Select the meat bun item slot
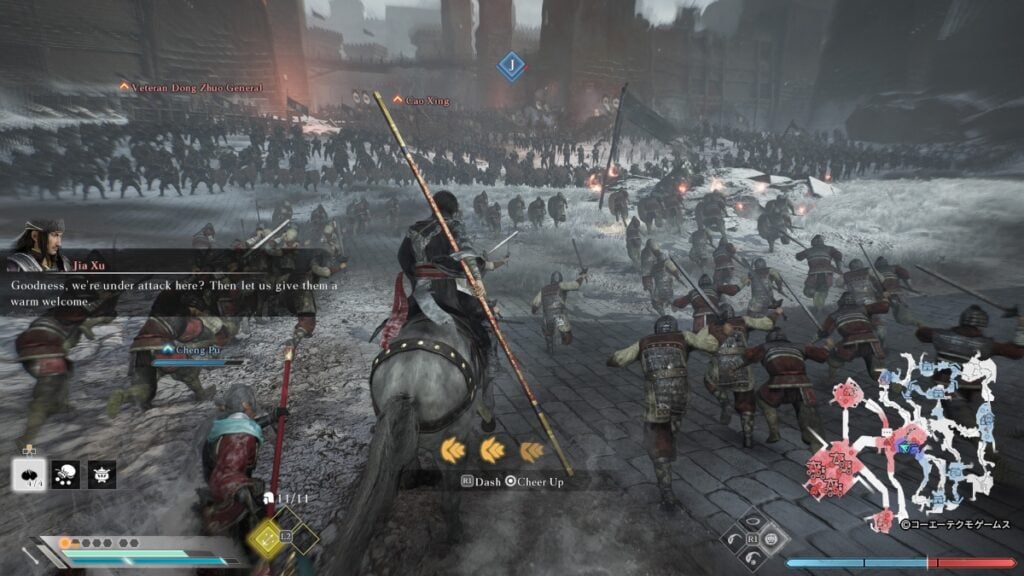Viewport: 1024px width, 576px height. point(28,474)
